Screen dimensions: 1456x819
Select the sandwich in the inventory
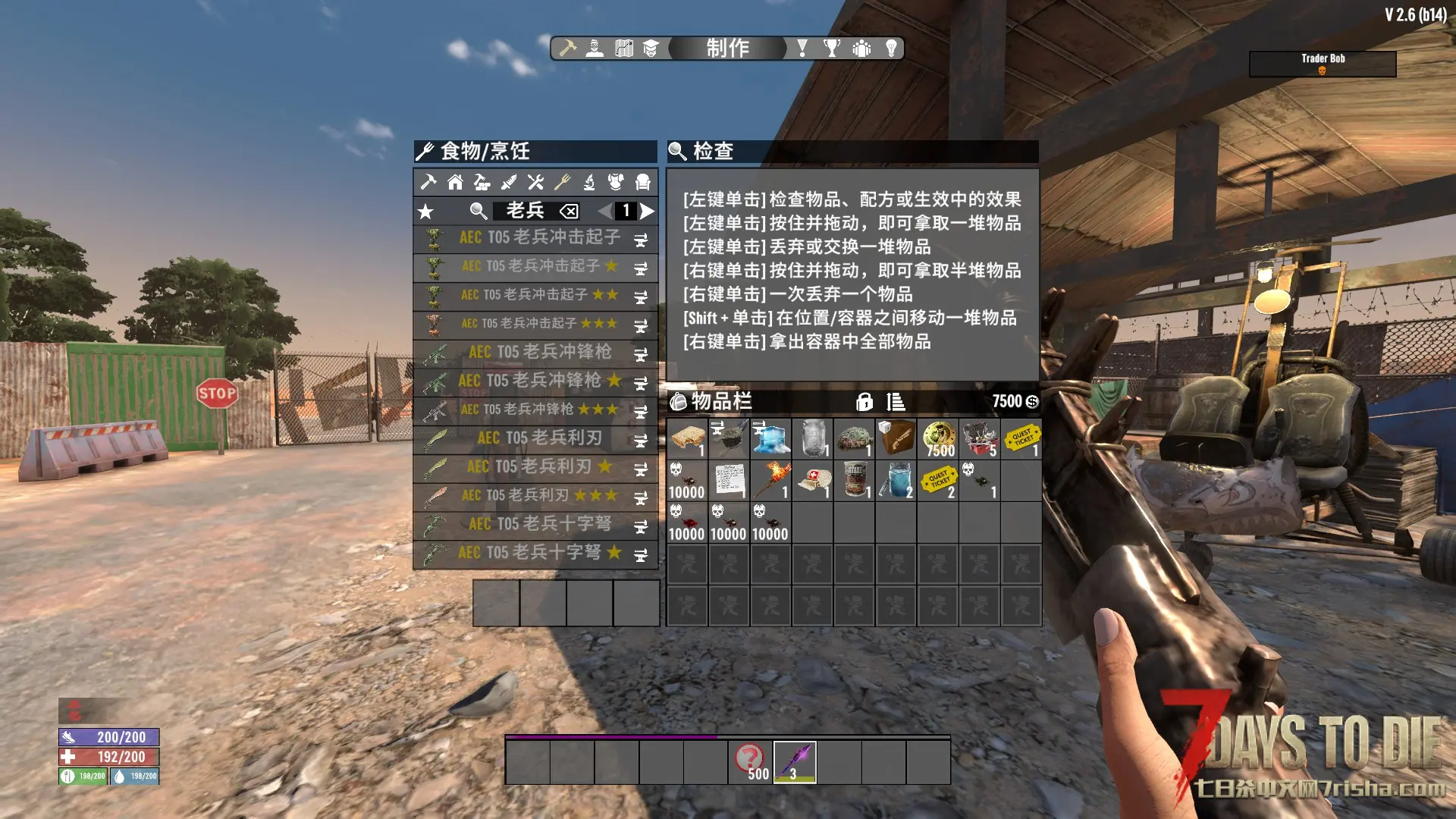pyautogui.click(x=687, y=438)
